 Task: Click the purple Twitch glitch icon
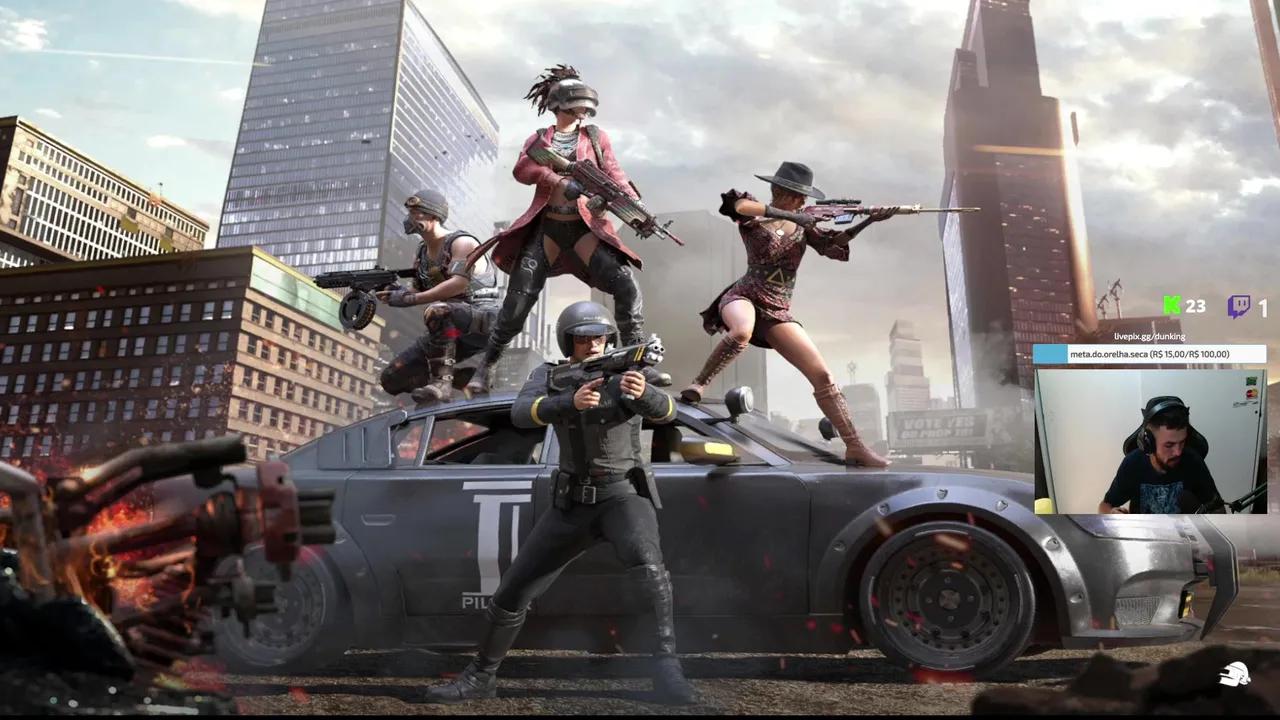pos(1240,305)
